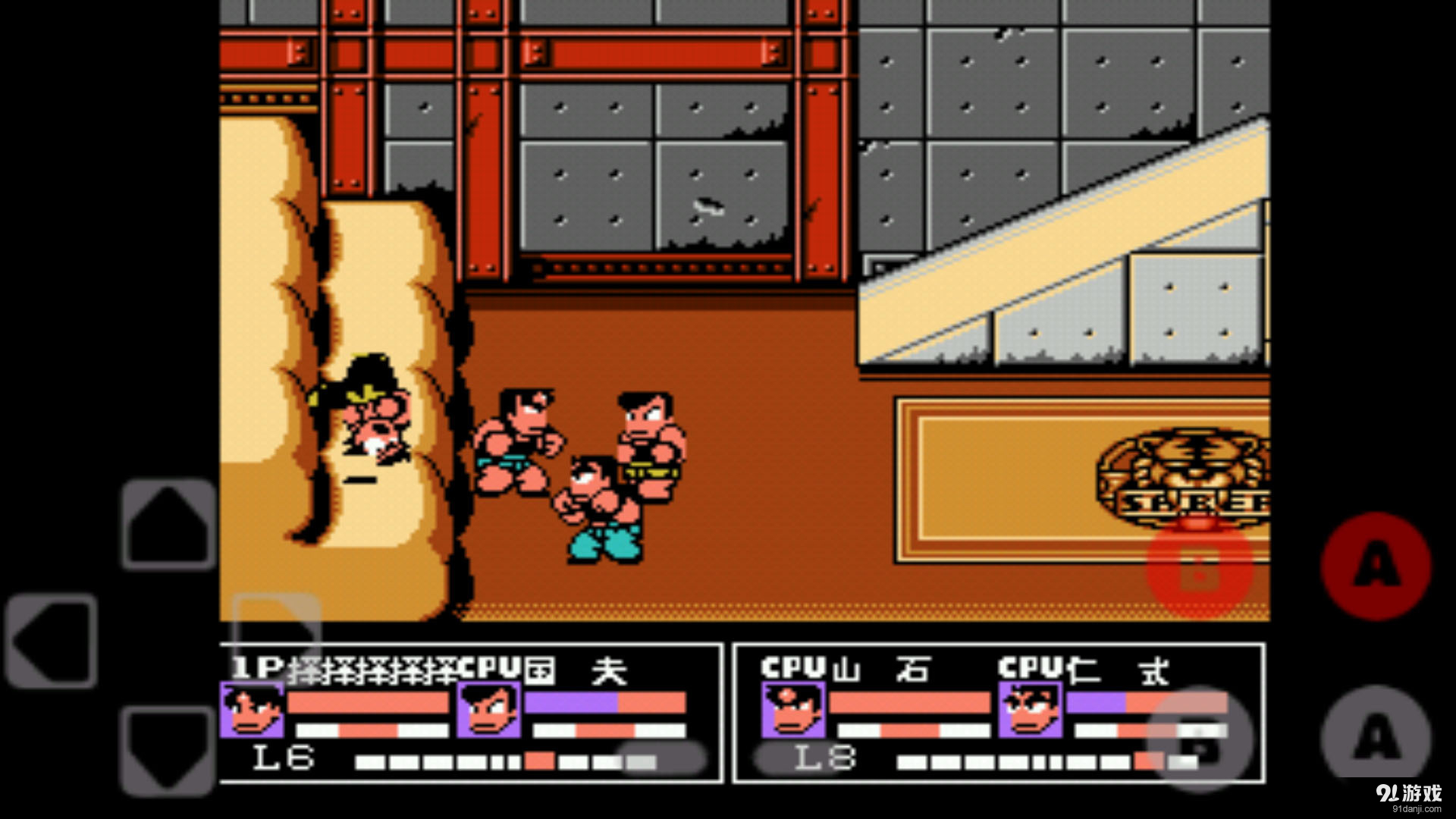The width and height of the screenshot is (1456, 819).
Task: Tap the gray pill button inside the L6 panel
Action: (x=661, y=758)
